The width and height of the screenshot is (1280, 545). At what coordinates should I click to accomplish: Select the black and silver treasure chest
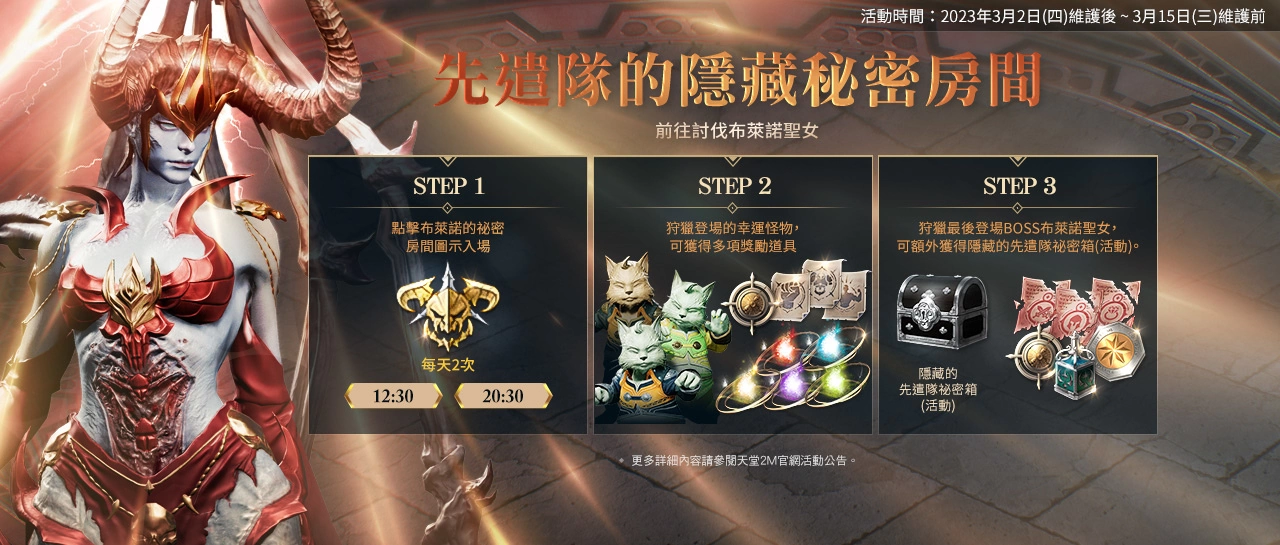pyautogui.click(x=941, y=312)
